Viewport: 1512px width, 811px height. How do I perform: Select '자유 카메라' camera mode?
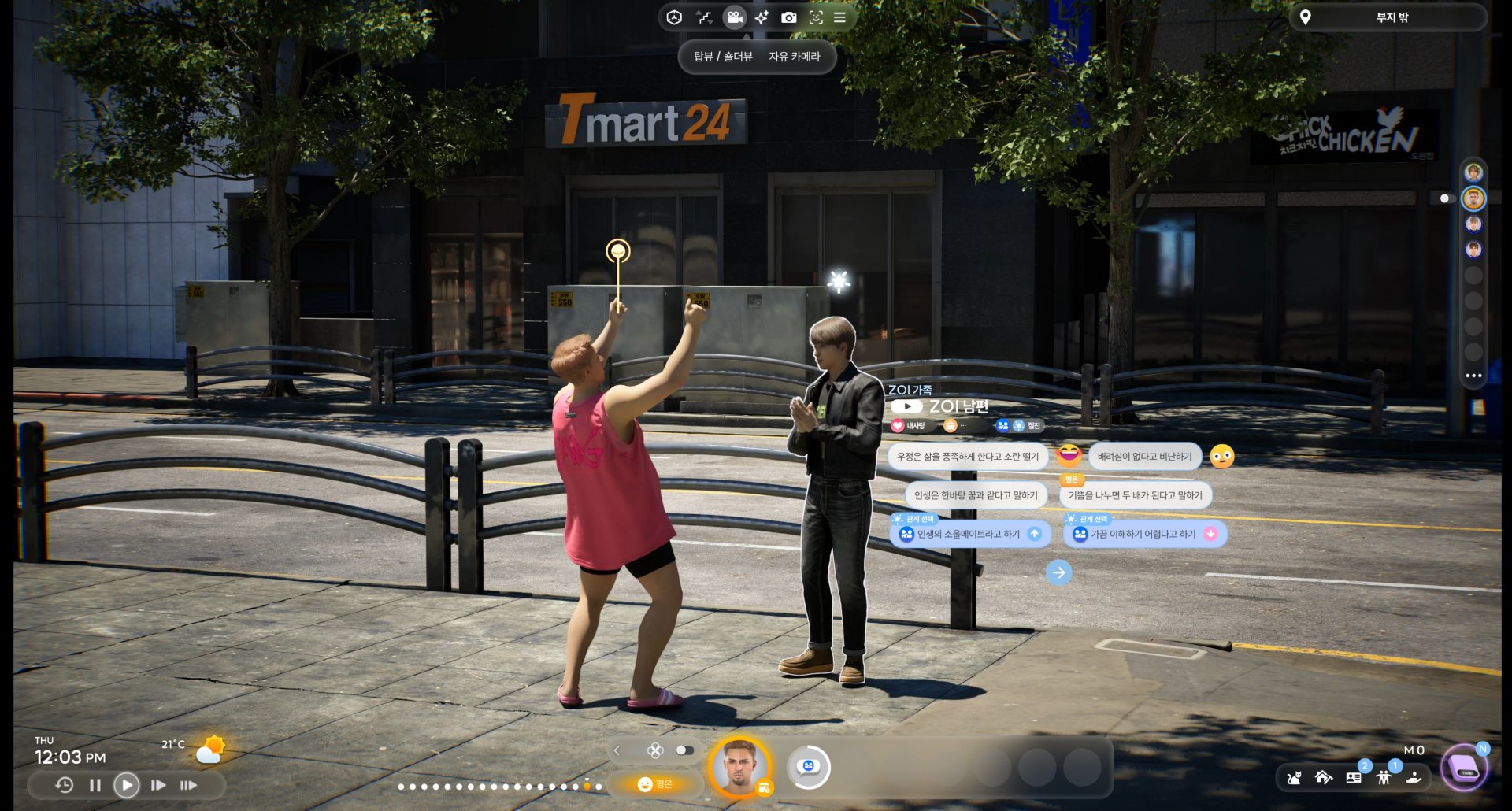pyautogui.click(x=794, y=57)
